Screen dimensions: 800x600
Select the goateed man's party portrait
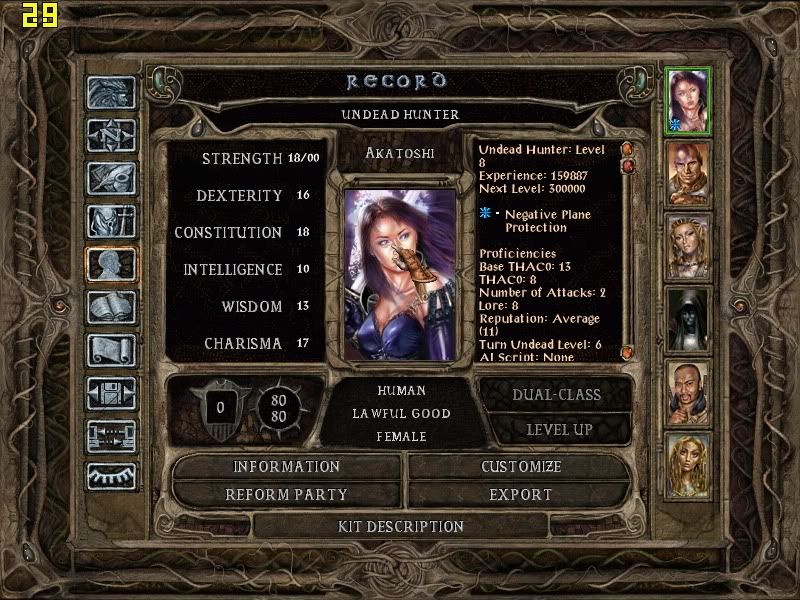pyautogui.click(x=688, y=392)
